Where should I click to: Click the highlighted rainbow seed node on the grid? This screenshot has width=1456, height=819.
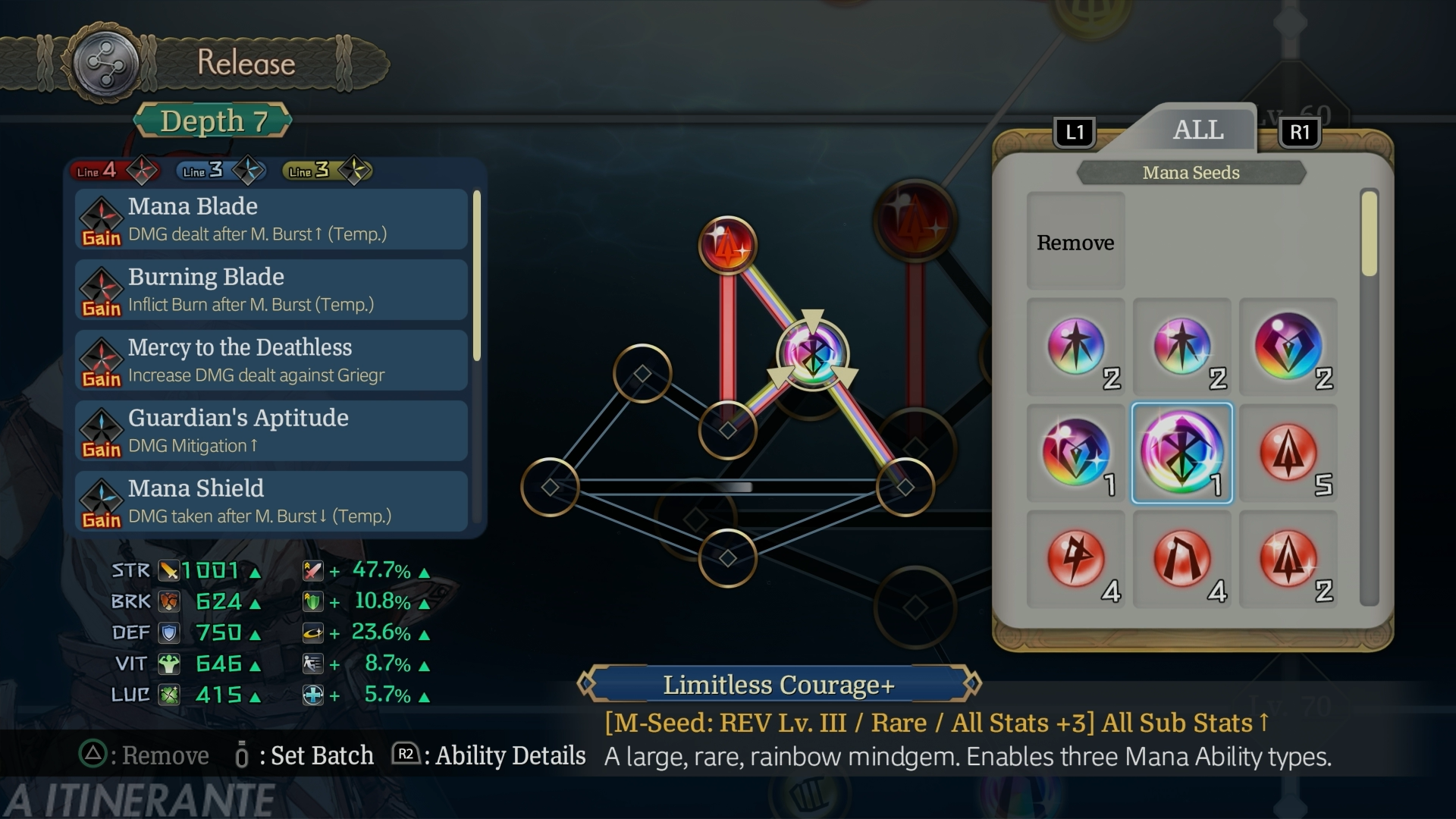pos(812,353)
